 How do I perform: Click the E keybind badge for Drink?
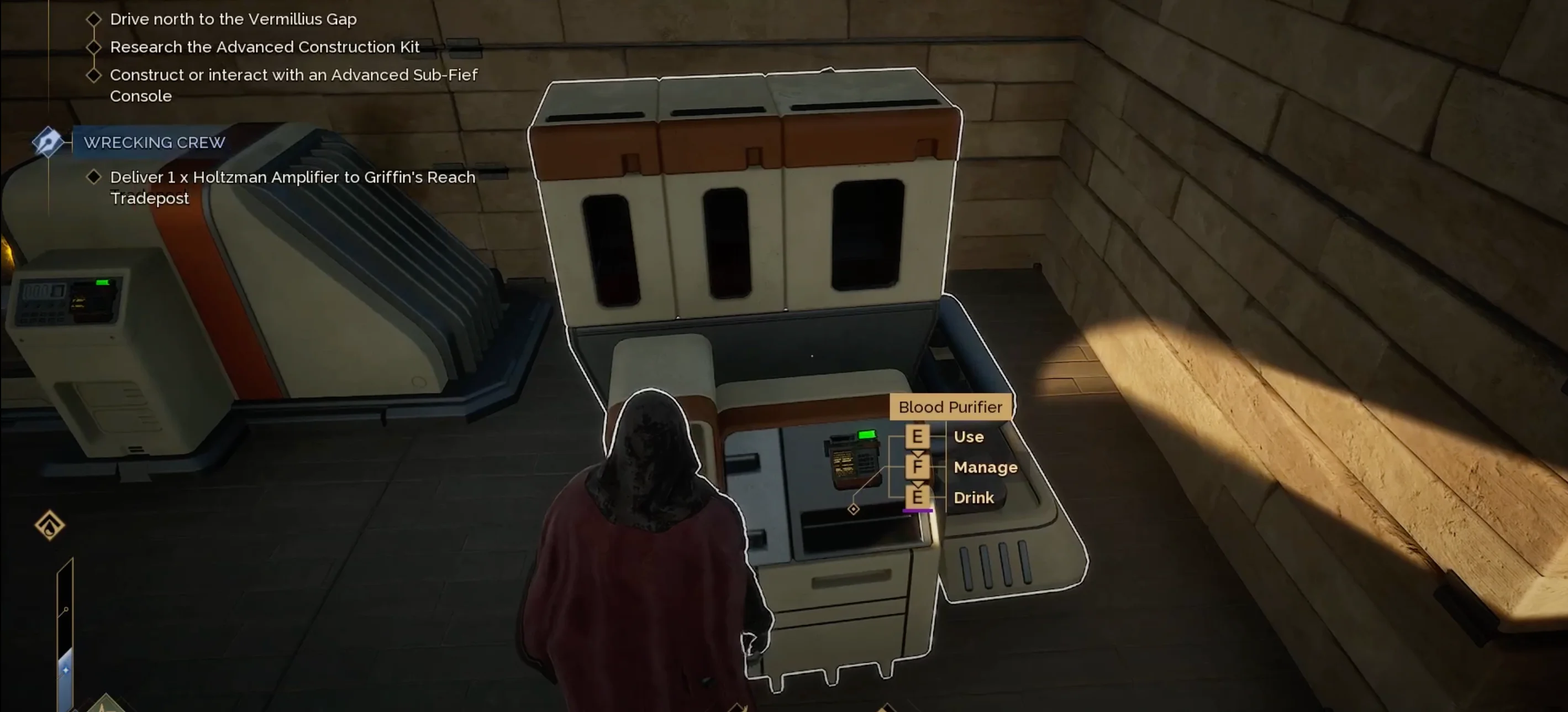point(918,498)
